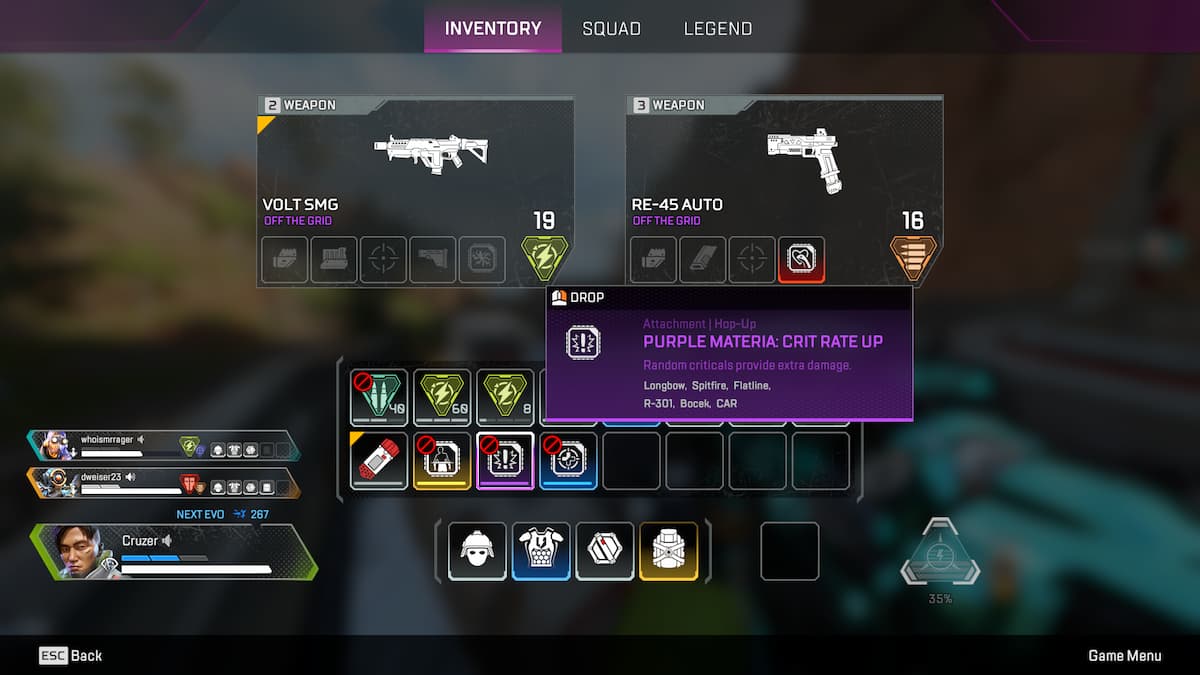Open the Game Menu
The height and width of the screenshot is (675, 1200).
[1124, 656]
